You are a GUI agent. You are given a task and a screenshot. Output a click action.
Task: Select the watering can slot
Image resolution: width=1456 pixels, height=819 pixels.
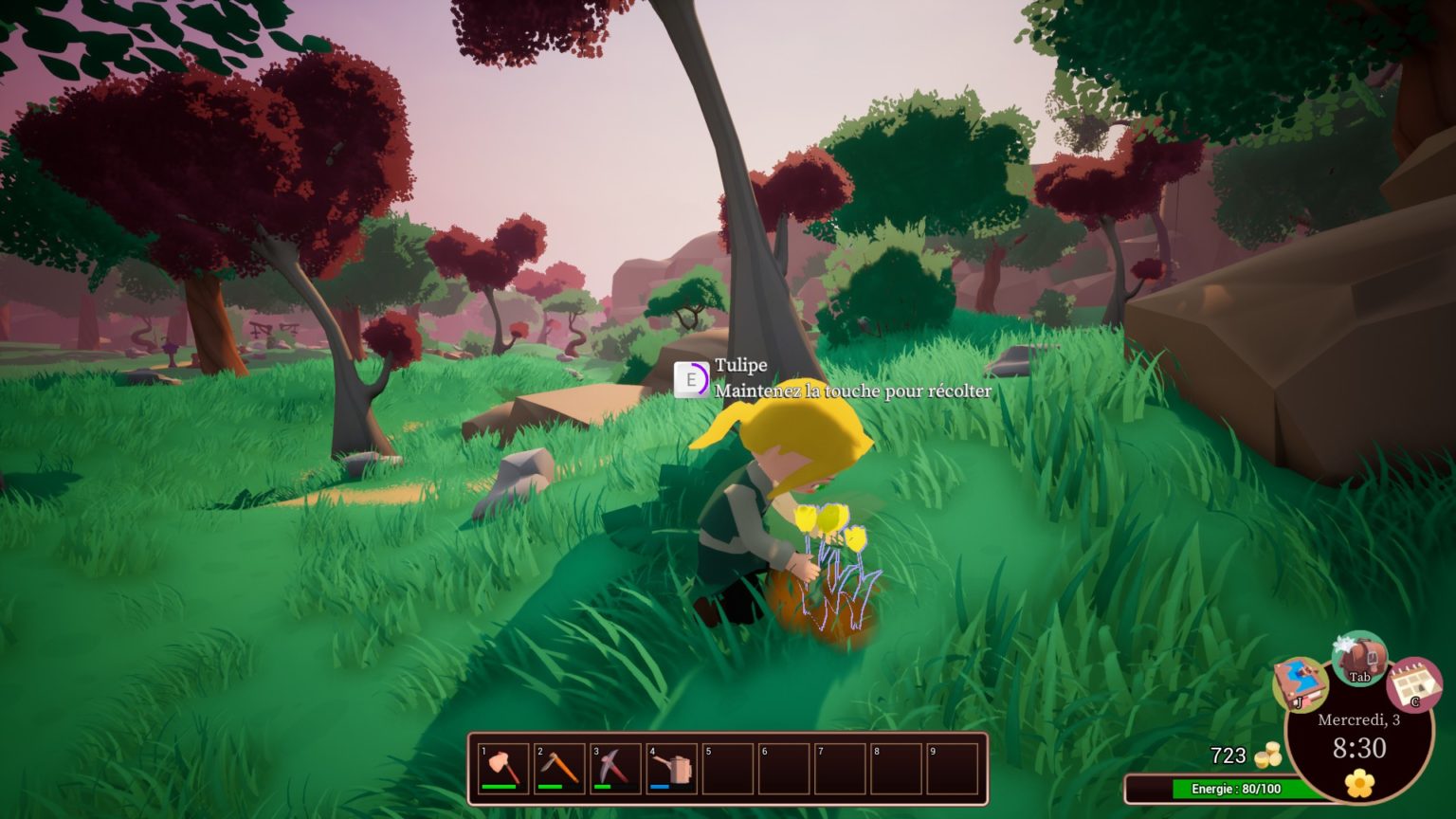point(671,768)
